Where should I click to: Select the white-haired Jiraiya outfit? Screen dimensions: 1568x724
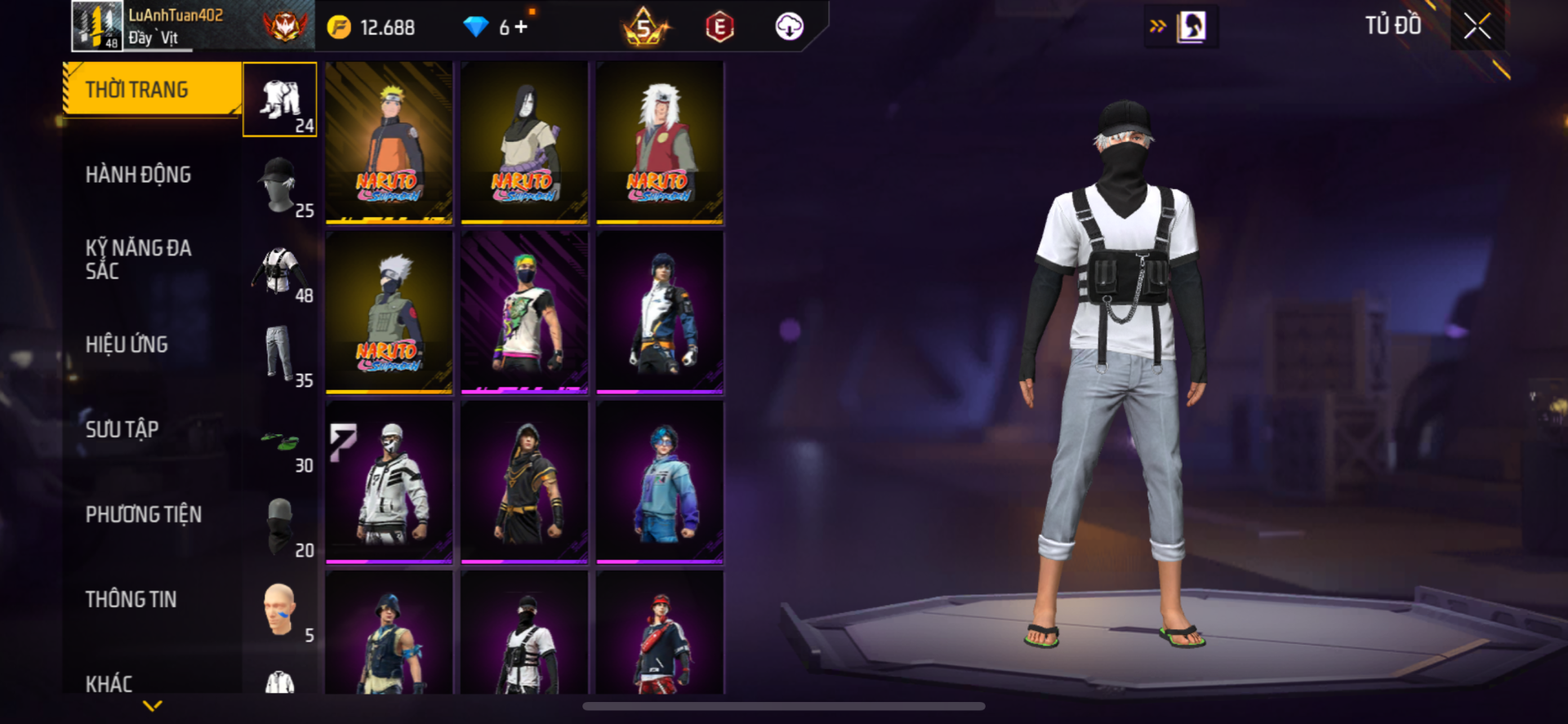(660, 142)
